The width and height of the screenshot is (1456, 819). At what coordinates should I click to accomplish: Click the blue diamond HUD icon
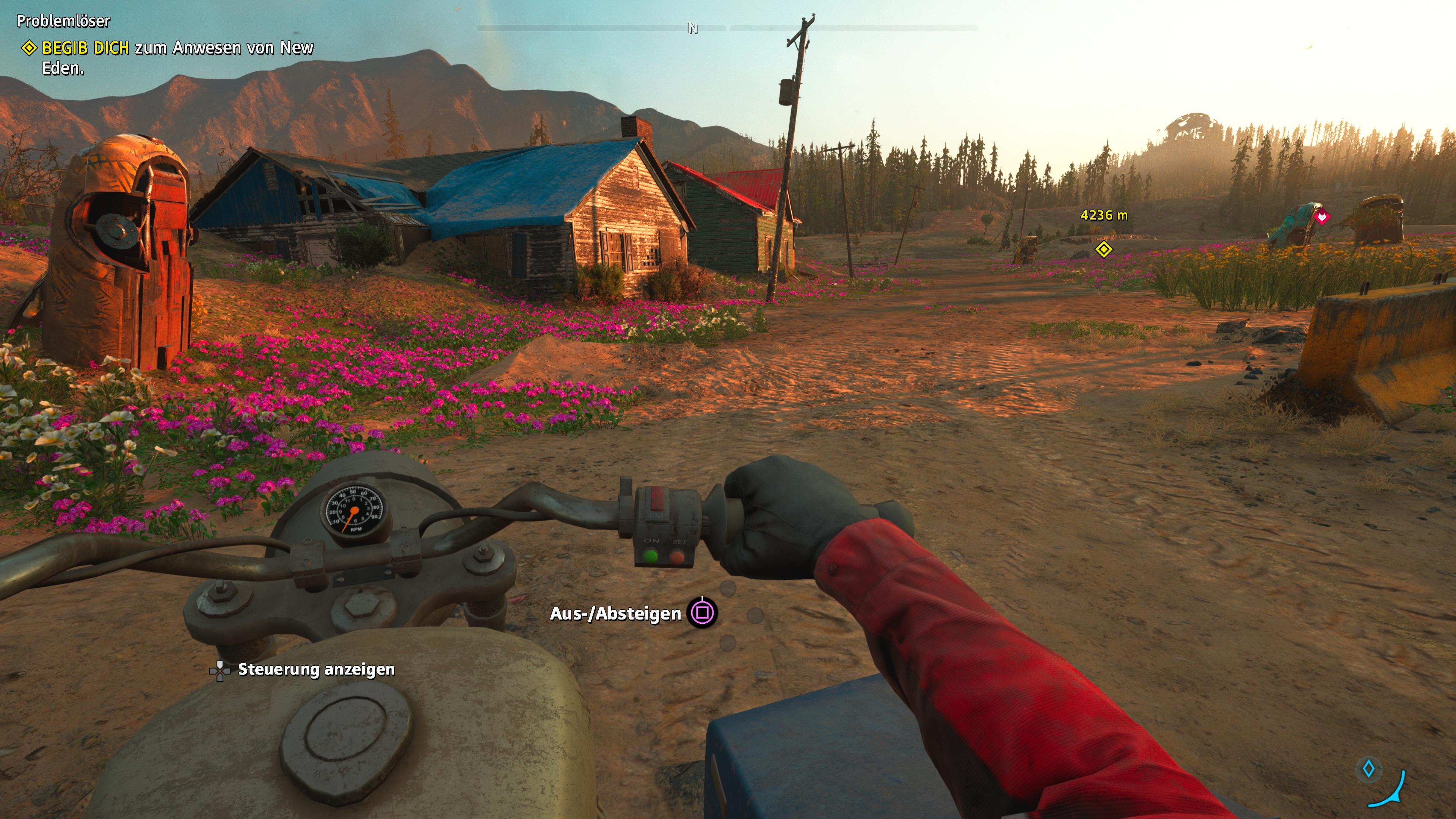coord(1368,769)
